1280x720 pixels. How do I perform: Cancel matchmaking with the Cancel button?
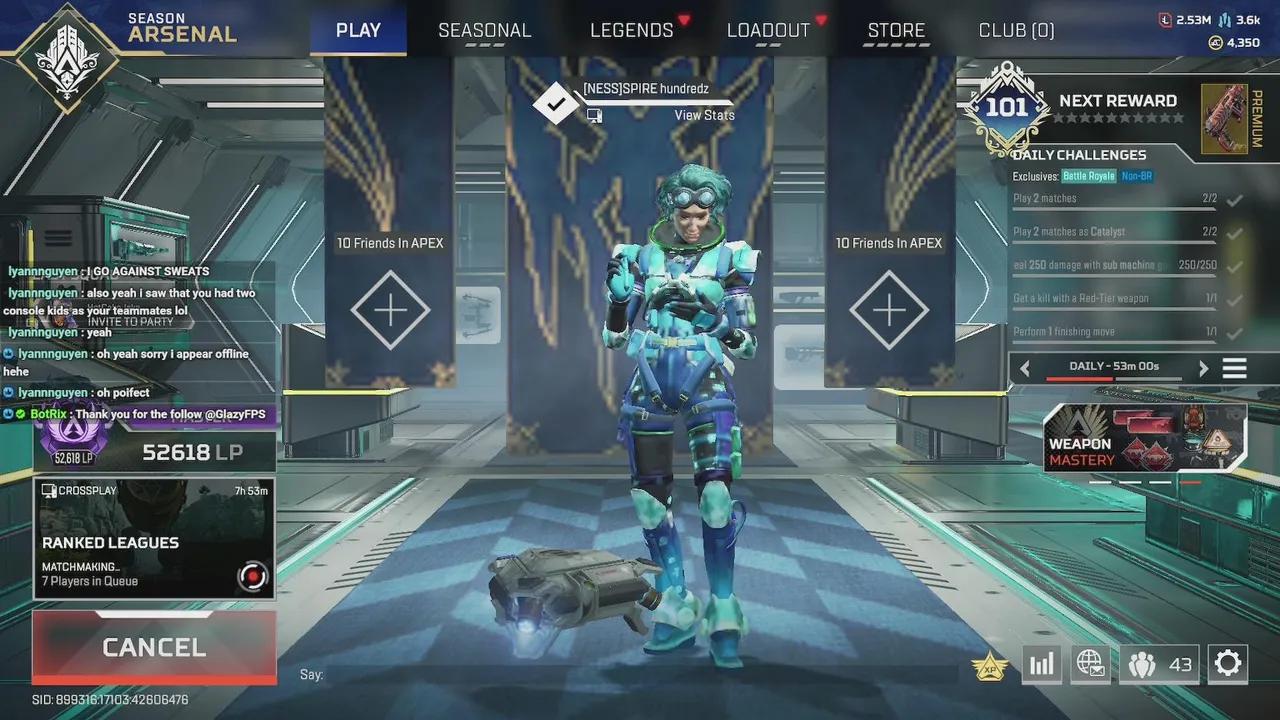click(x=154, y=647)
